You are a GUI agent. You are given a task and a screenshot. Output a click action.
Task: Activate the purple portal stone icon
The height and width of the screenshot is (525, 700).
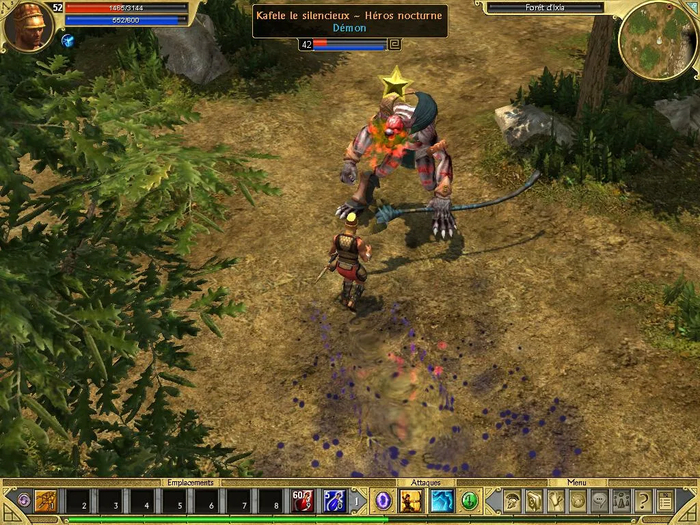[384, 500]
